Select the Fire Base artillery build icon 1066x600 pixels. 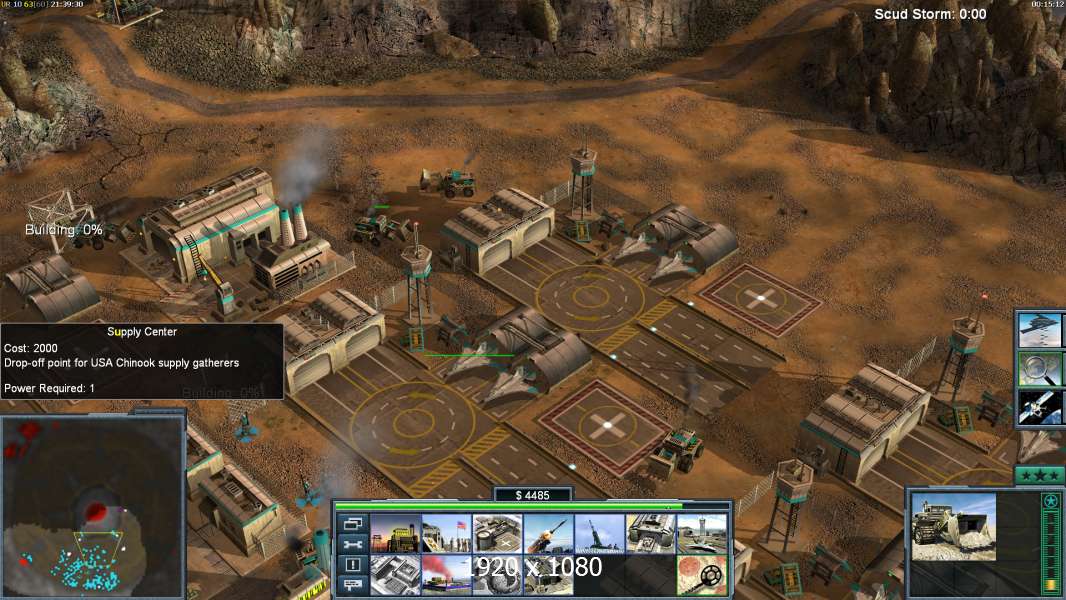(x=599, y=534)
